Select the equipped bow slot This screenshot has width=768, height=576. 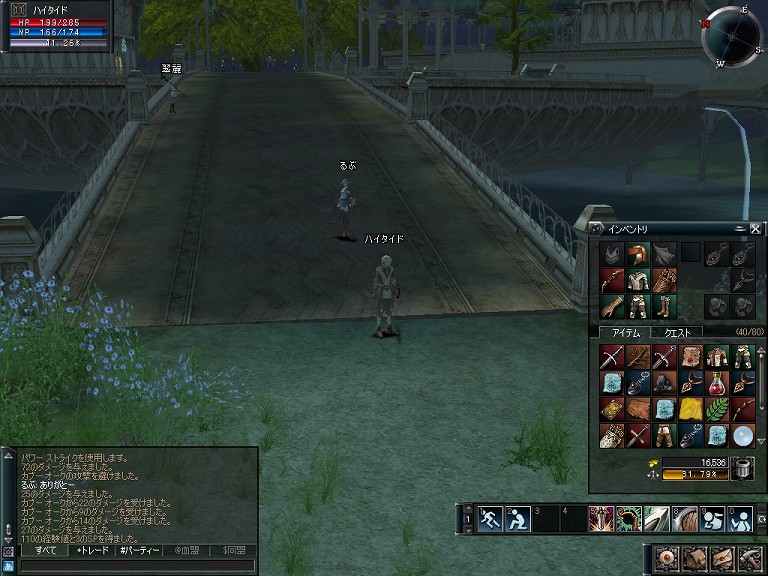click(612, 279)
